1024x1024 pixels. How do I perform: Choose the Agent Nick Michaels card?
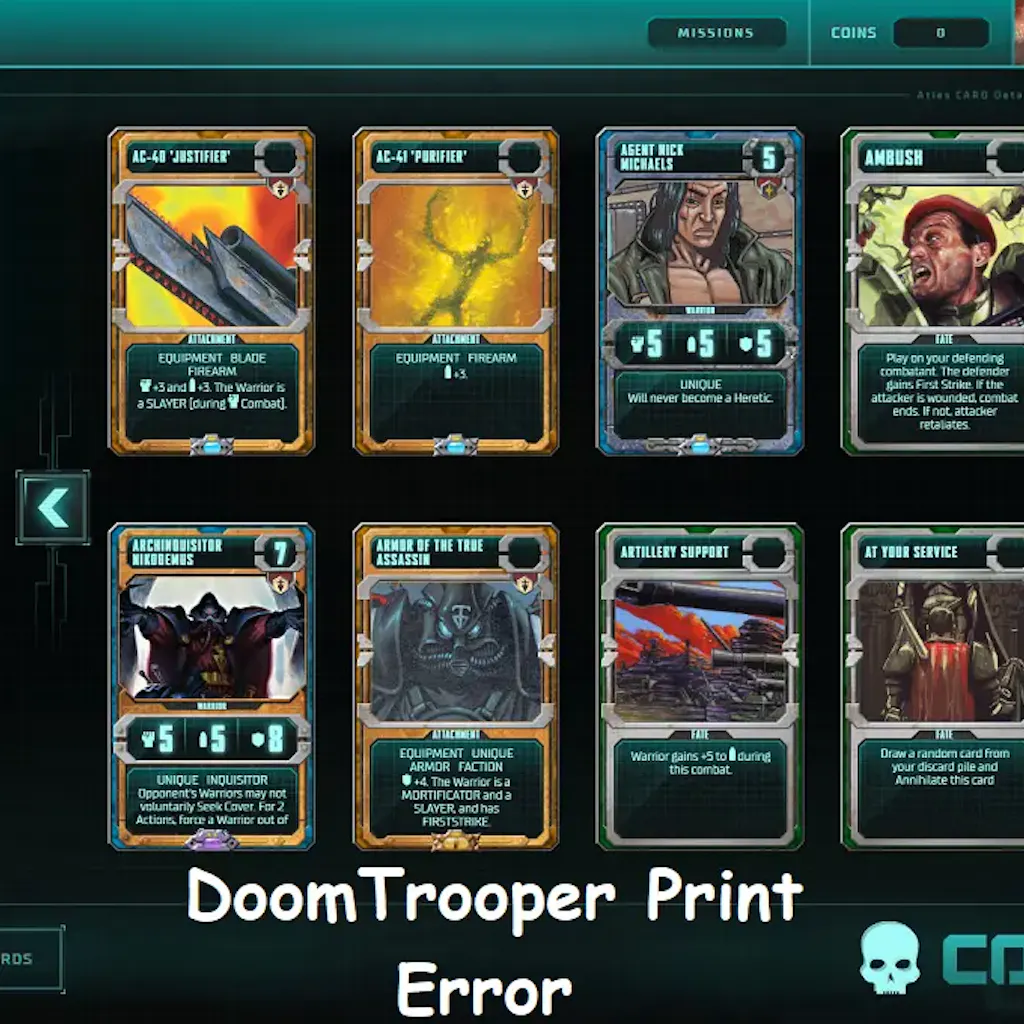pyautogui.click(x=700, y=290)
